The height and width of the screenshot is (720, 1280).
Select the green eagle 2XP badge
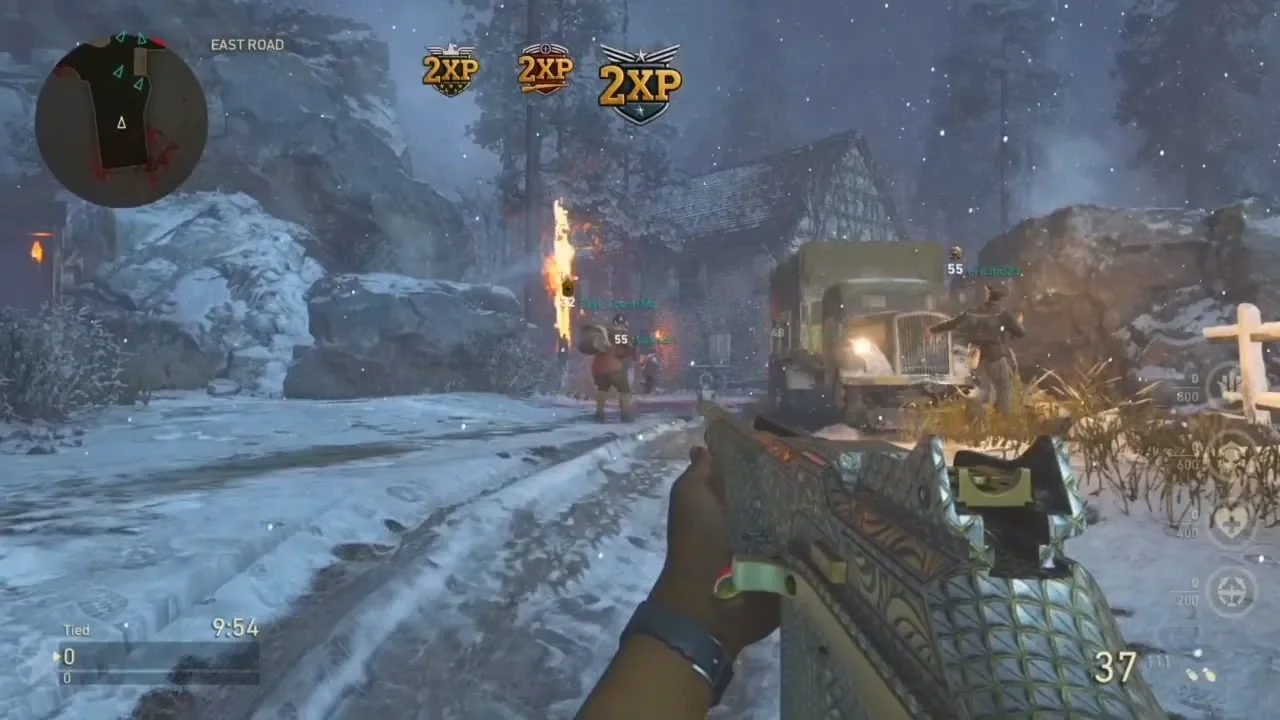tap(450, 70)
